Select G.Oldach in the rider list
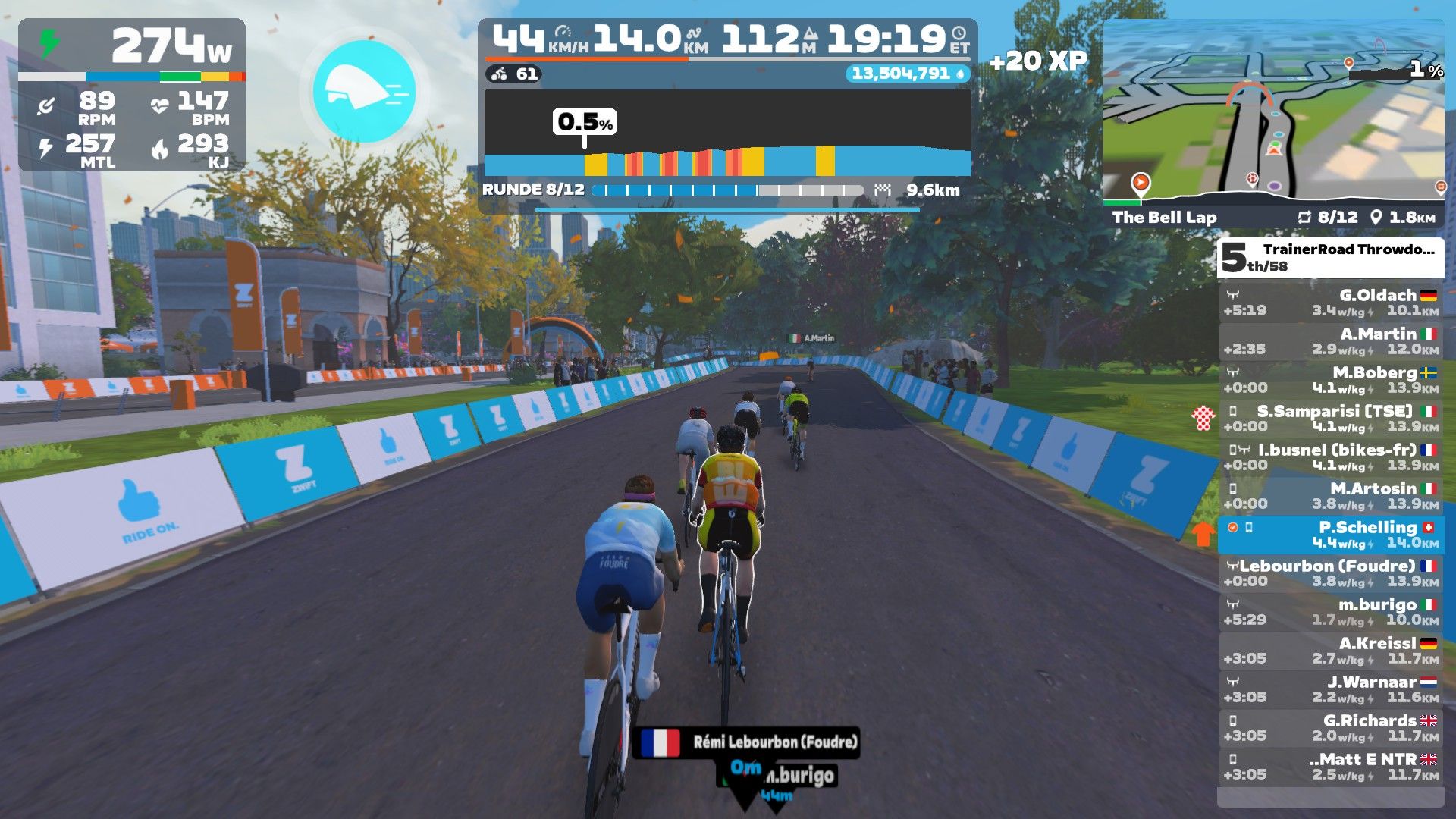1456x819 pixels. point(1331,303)
